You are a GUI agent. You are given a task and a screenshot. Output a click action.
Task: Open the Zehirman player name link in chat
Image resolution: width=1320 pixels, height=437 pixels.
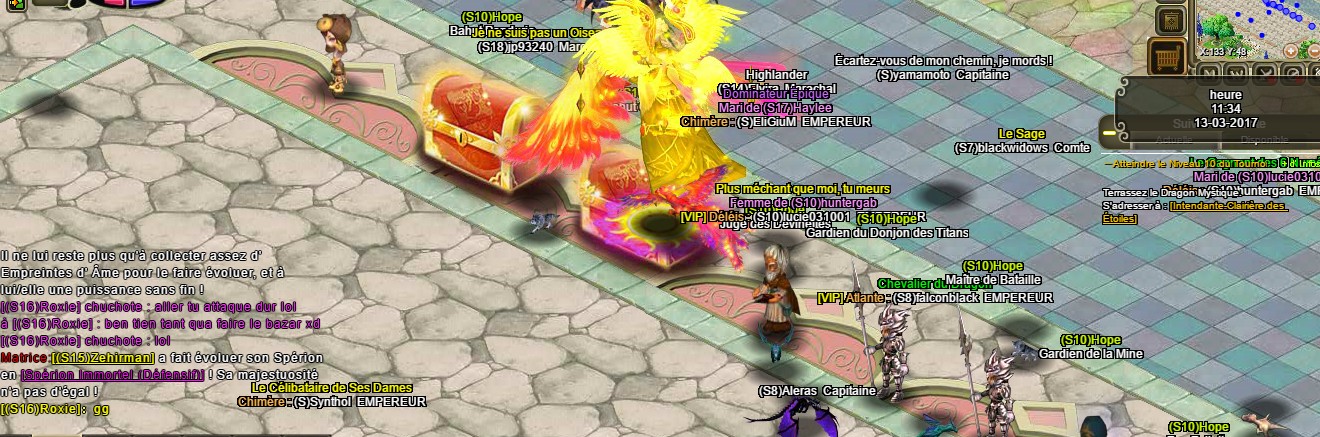(103, 357)
